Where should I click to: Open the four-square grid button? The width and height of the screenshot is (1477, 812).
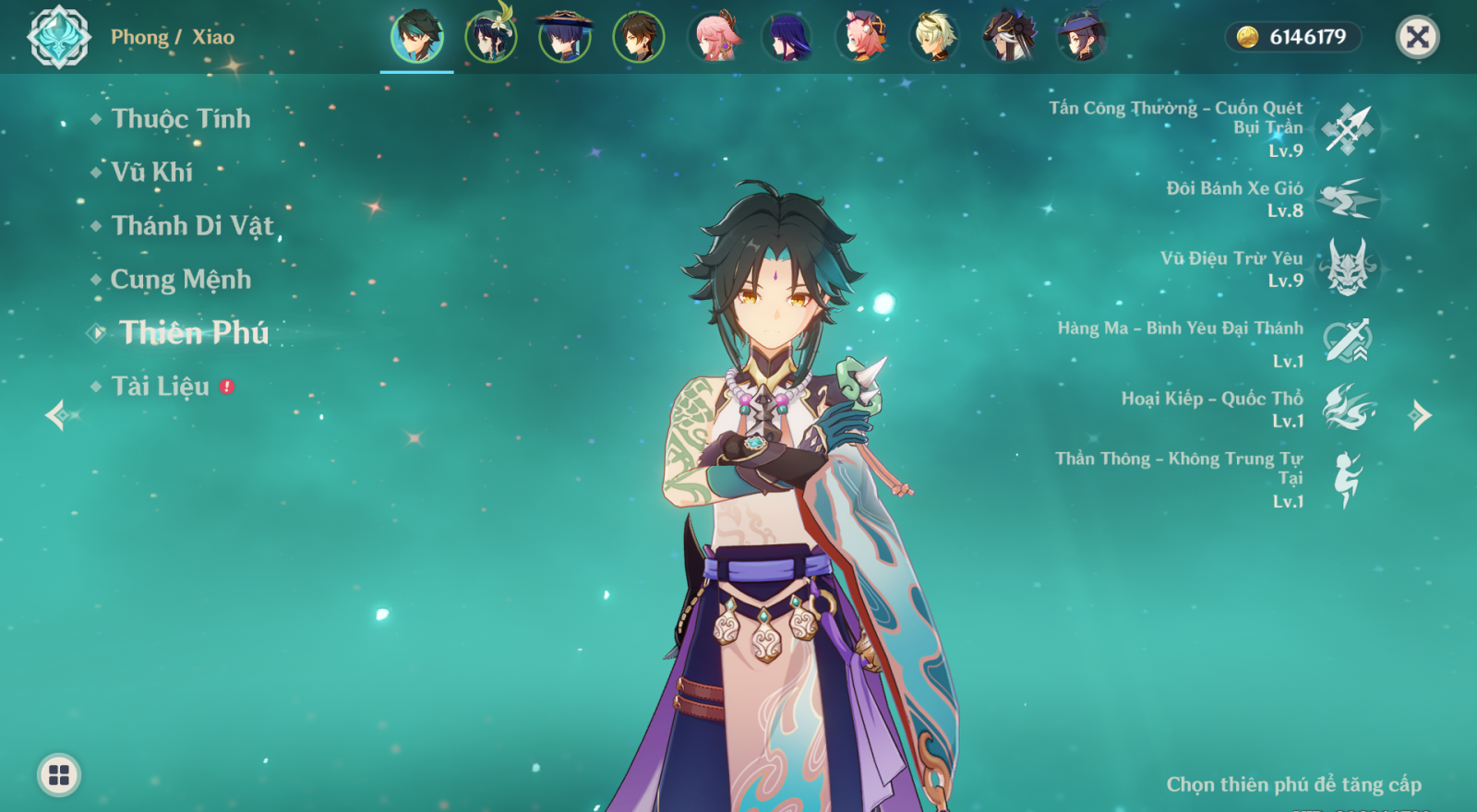[x=59, y=775]
